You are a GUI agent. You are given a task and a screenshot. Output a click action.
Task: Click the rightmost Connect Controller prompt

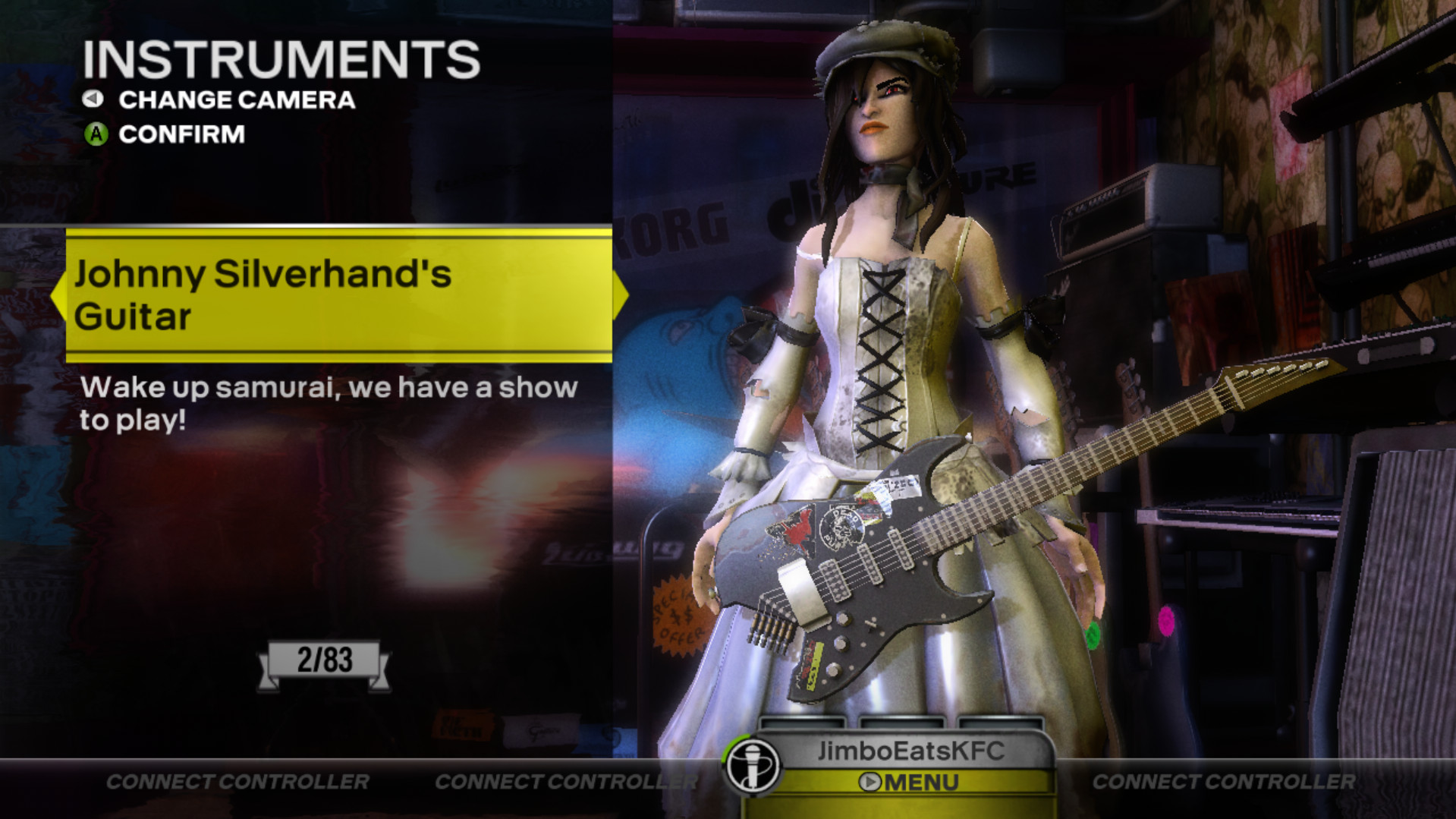click(x=1223, y=779)
